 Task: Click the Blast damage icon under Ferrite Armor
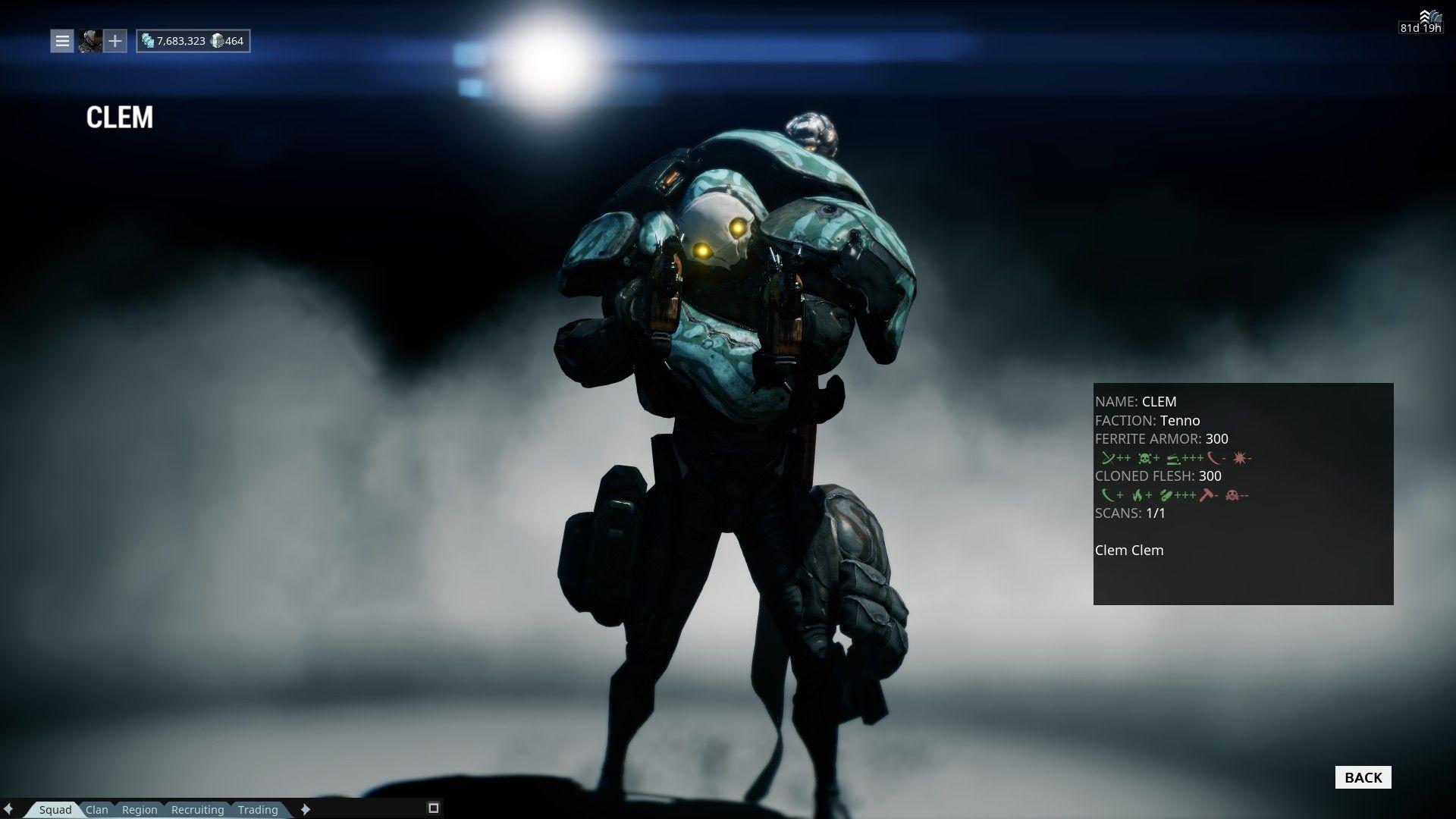(x=1239, y=457)
